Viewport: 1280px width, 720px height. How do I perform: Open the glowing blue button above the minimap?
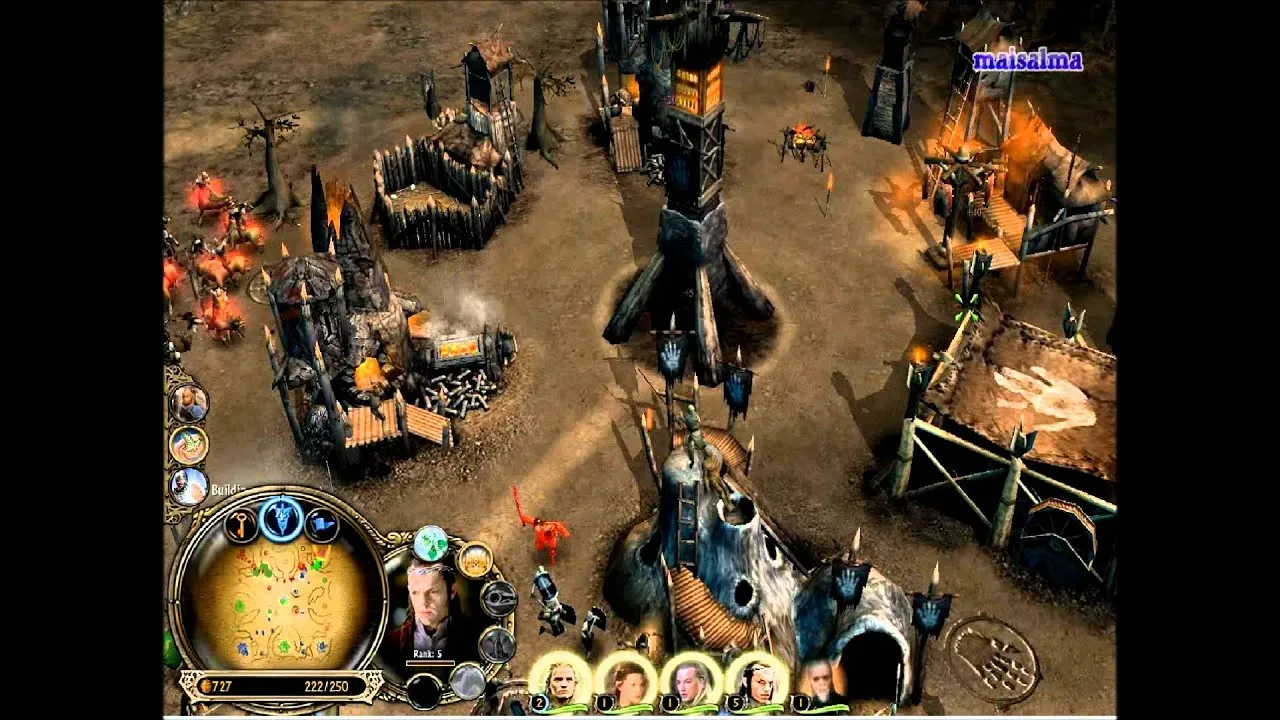tap(281, 517)
